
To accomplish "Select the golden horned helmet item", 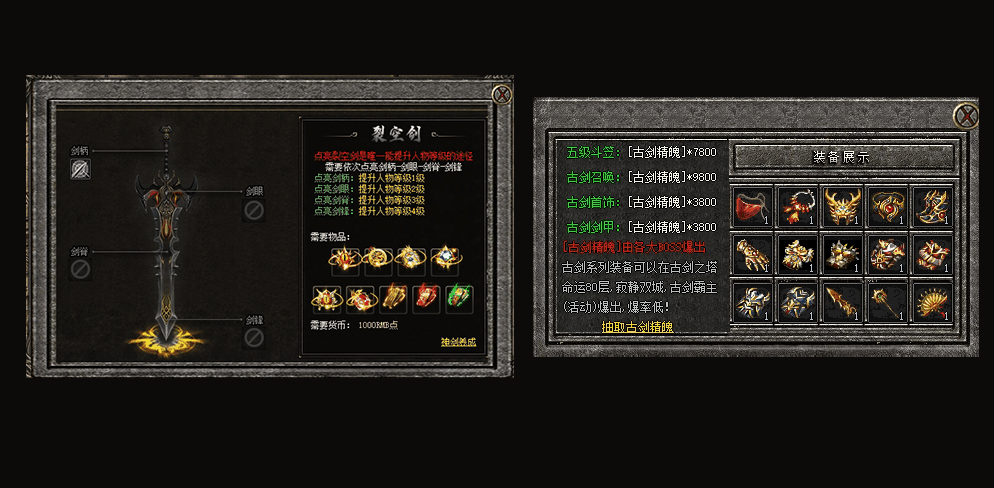I will (842, 207).
